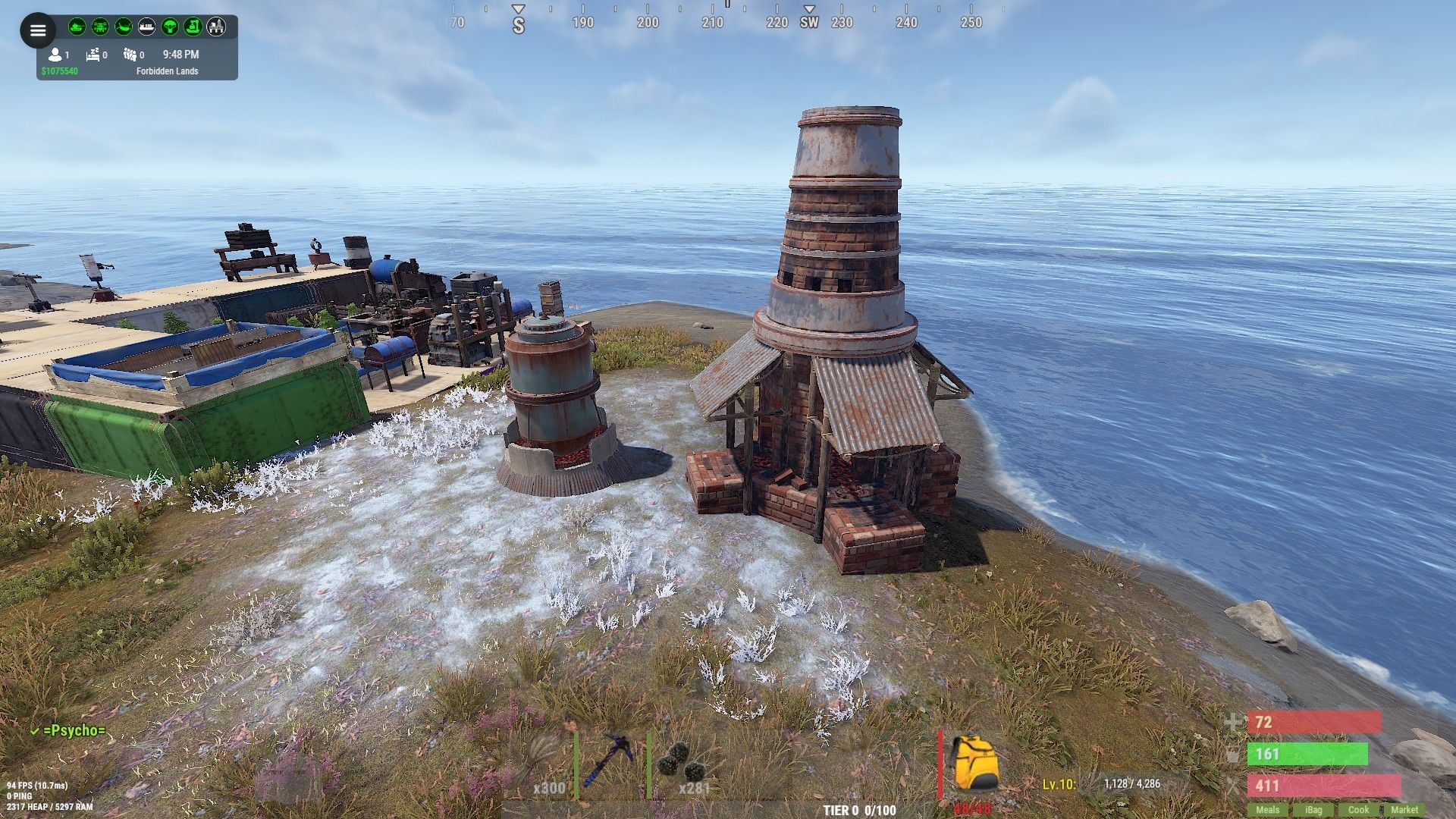This screenshot has width=1456, height=819.
Task: Open the yellow backpack icon
Action: (974, 763)
